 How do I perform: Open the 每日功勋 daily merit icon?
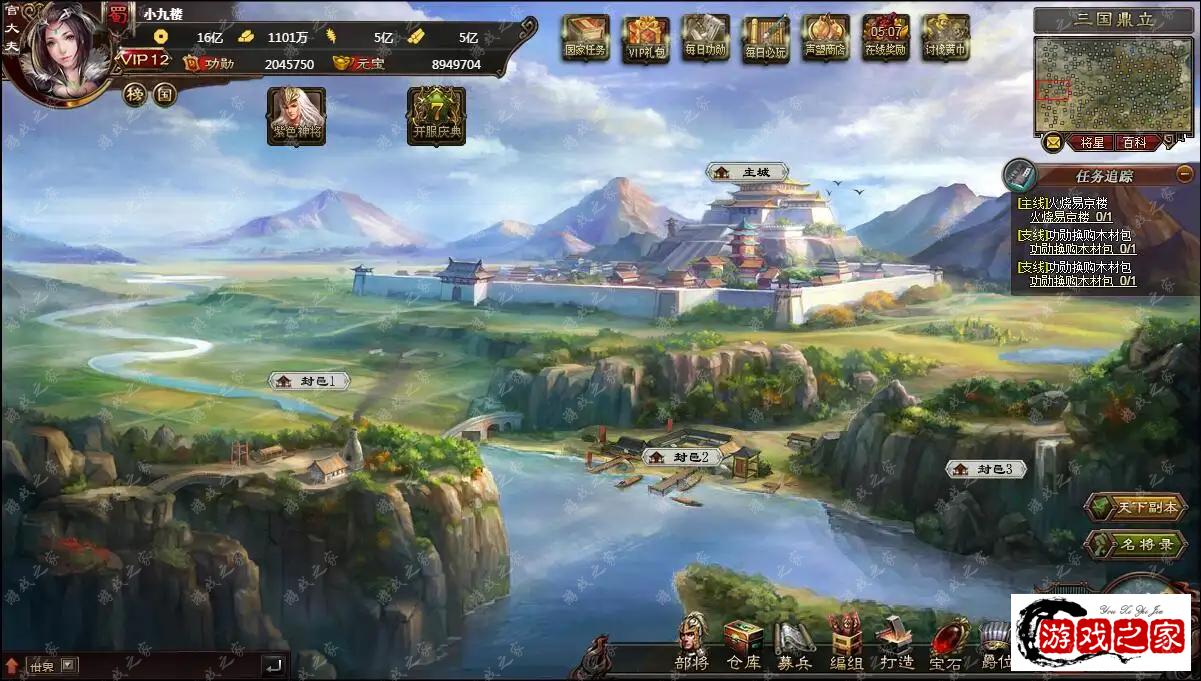coord(706,38)
